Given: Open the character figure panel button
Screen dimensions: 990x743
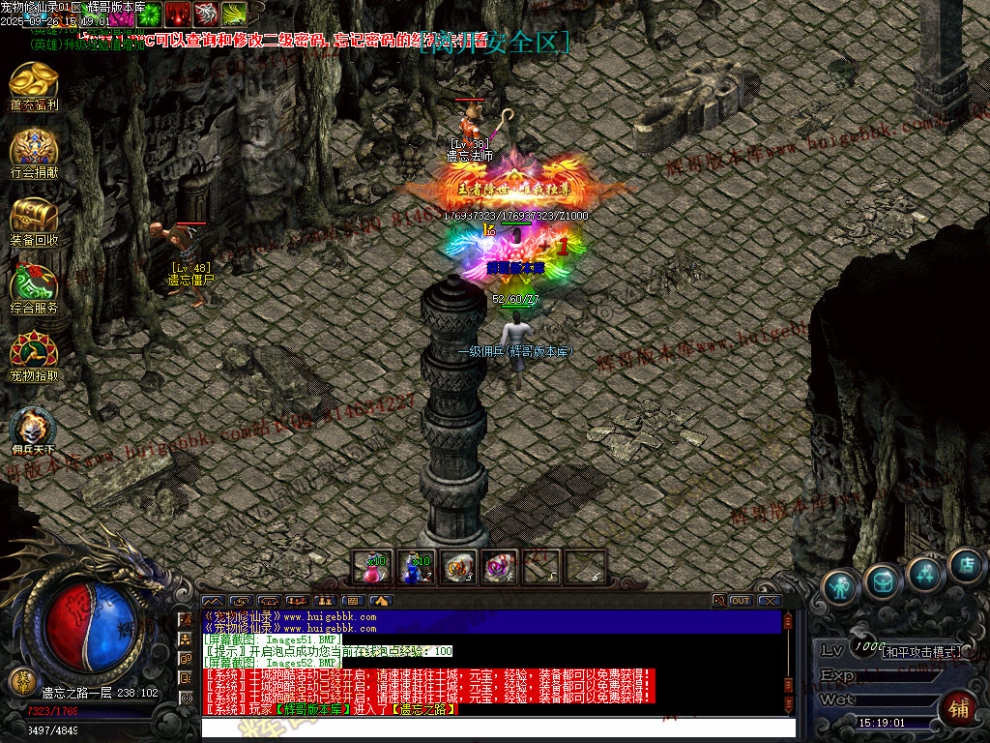Looking at the screenshot, I should [x=842, y=585].
